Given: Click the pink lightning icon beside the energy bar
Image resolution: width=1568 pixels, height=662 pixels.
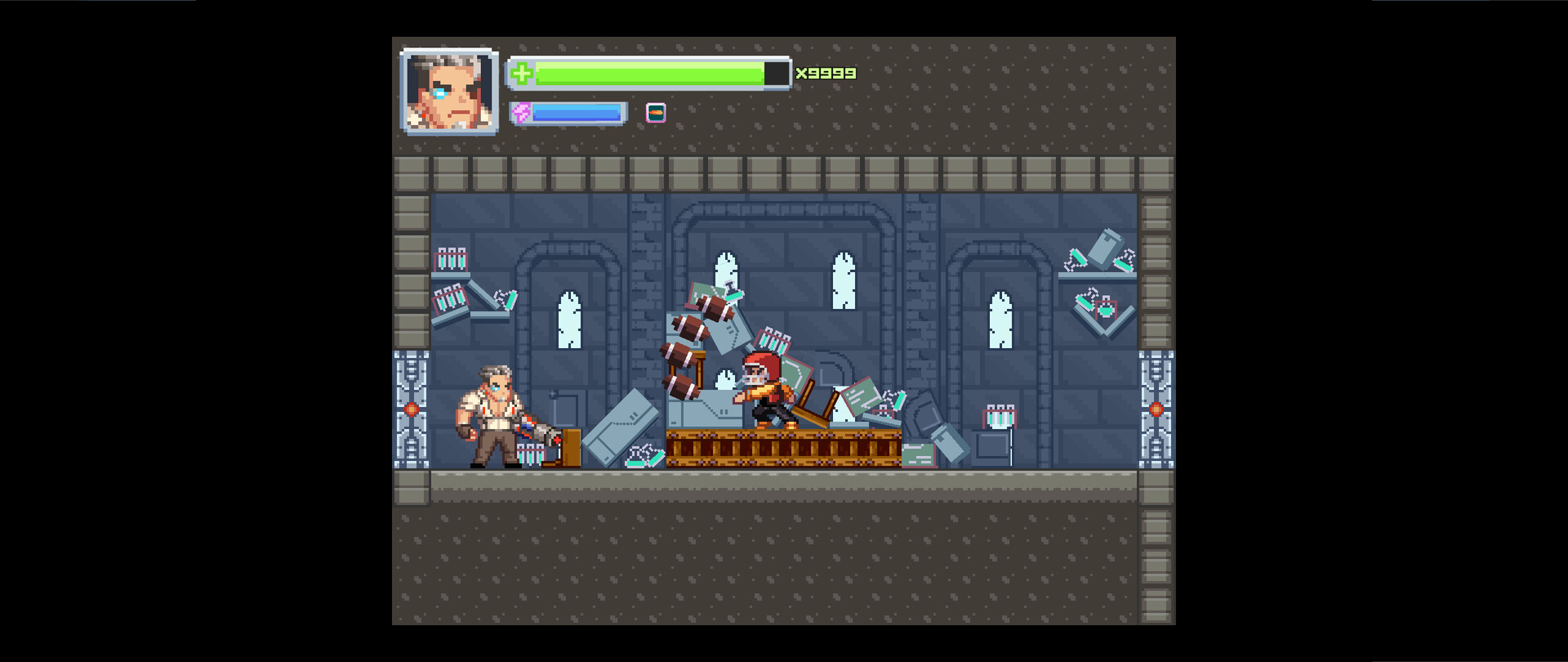Looking at the screenshot, I should pos(522,113).
